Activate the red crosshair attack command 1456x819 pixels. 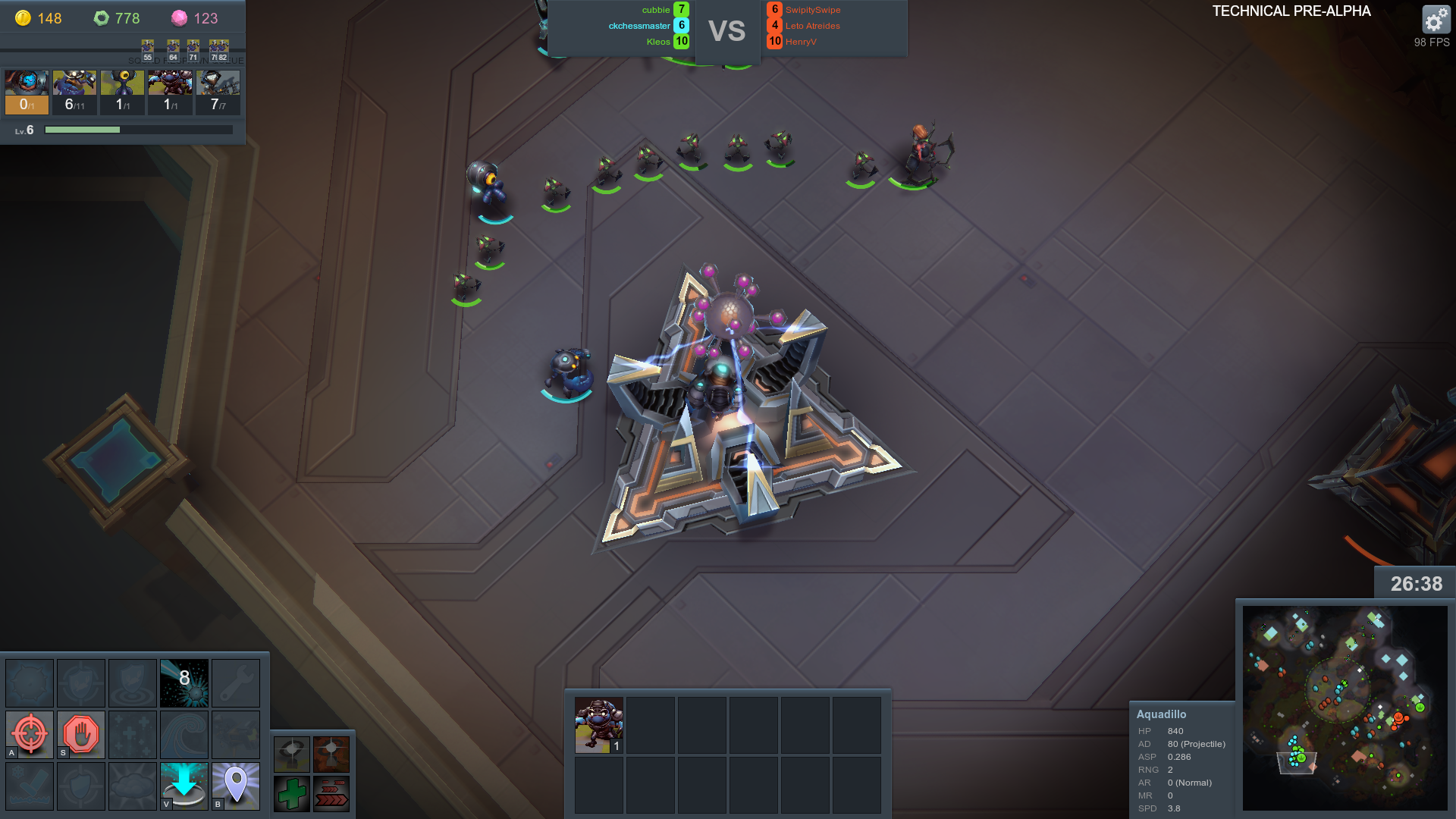pos(30,734)
